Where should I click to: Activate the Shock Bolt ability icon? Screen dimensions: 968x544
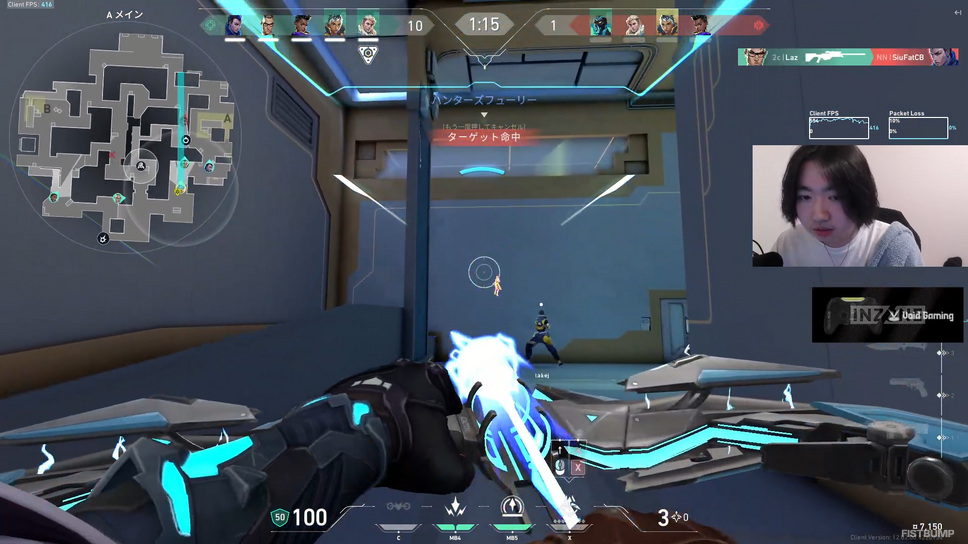(x=455, y=510)
